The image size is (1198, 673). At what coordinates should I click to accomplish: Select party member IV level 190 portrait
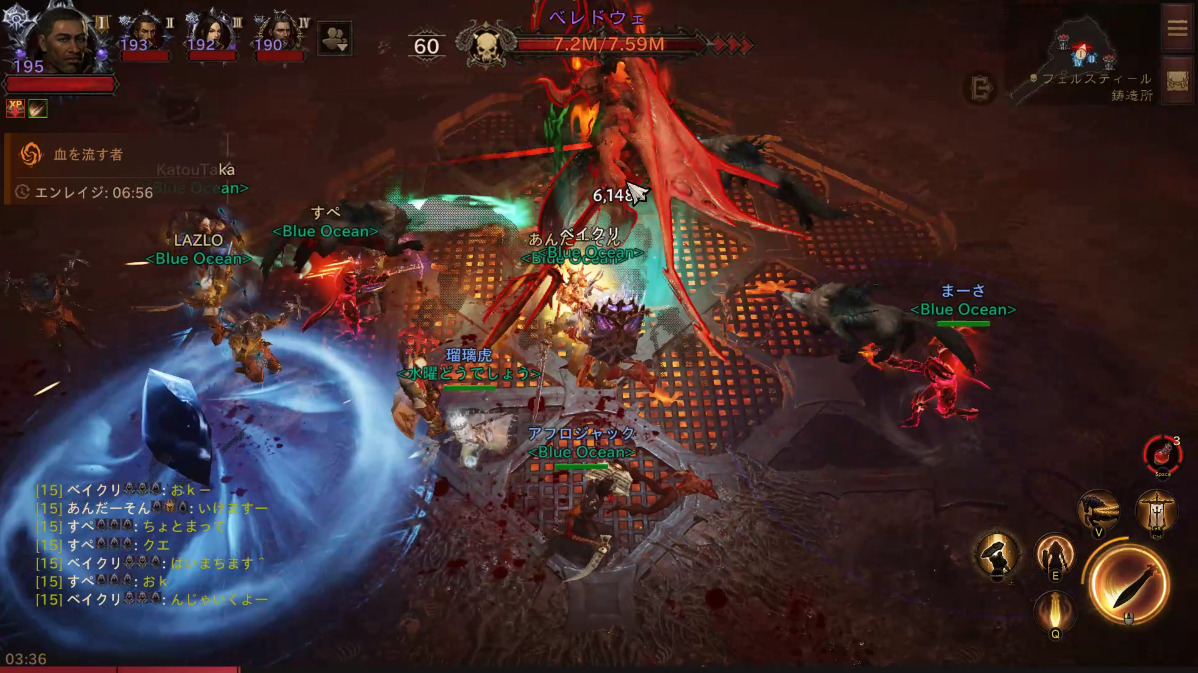point(279,34)
